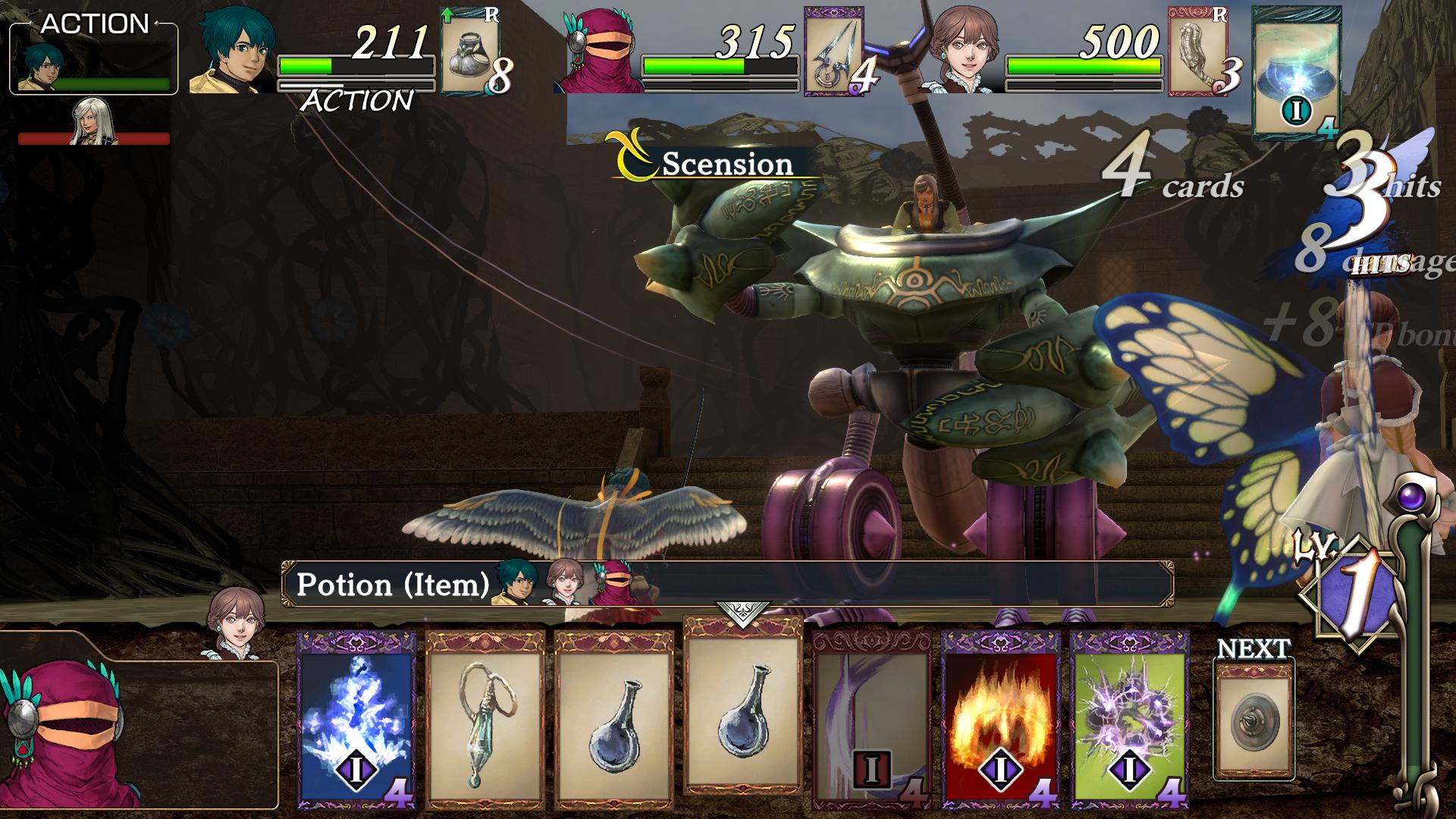Click the glowing blue bowl card

coord(1295,74)
